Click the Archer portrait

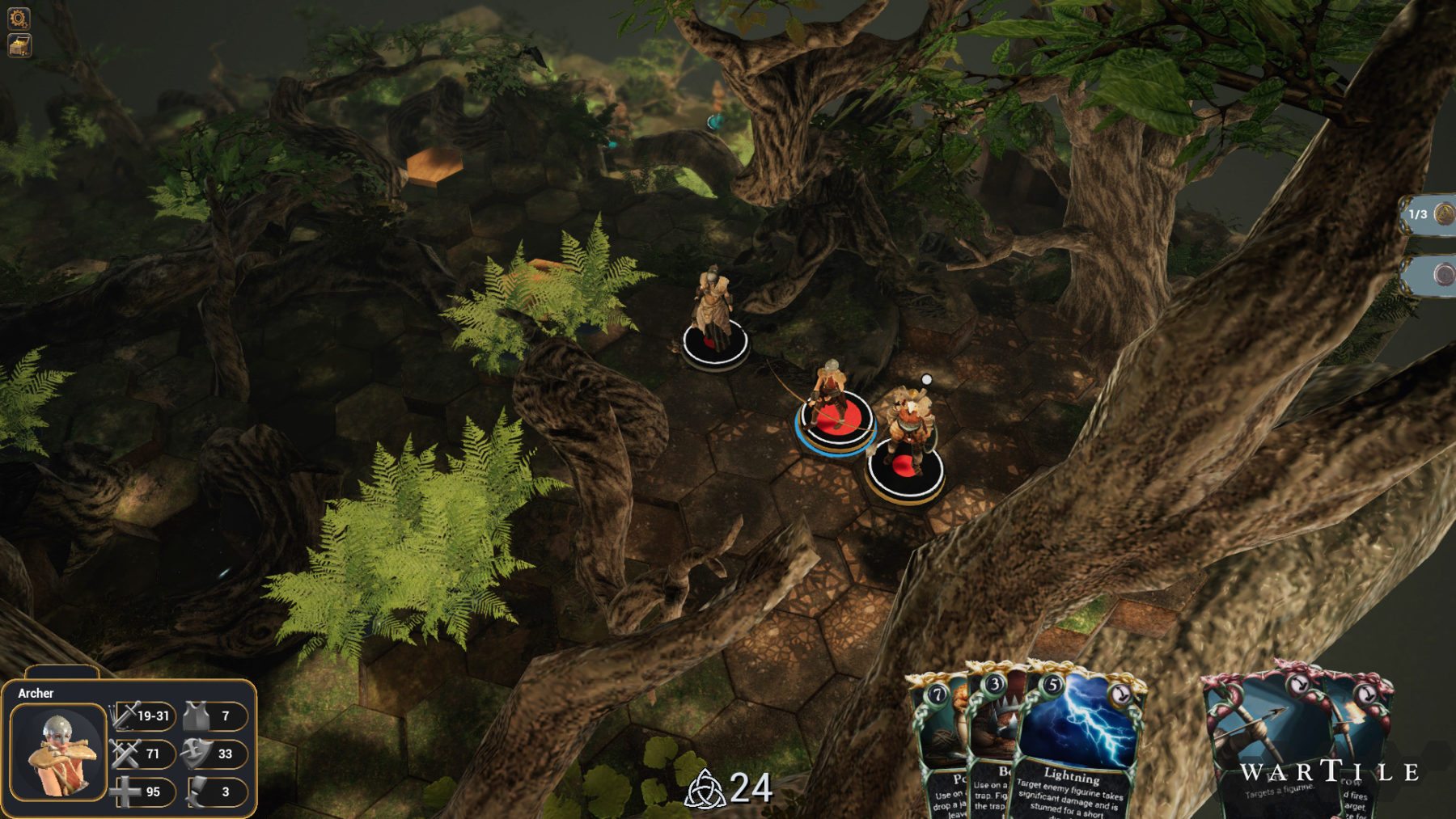click(x=58, y=752)
